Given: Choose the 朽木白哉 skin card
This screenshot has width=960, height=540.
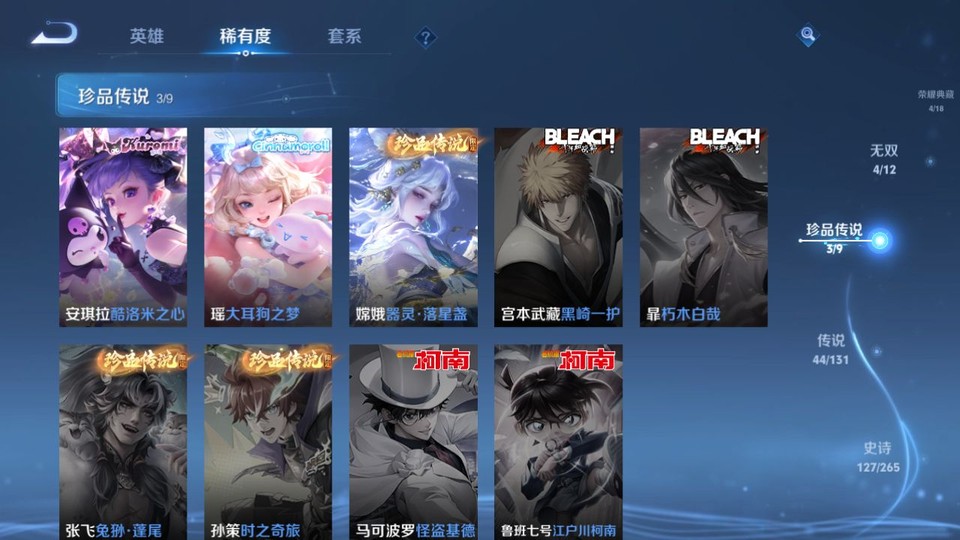Looking at the screenshot, I should pos(703,227).
